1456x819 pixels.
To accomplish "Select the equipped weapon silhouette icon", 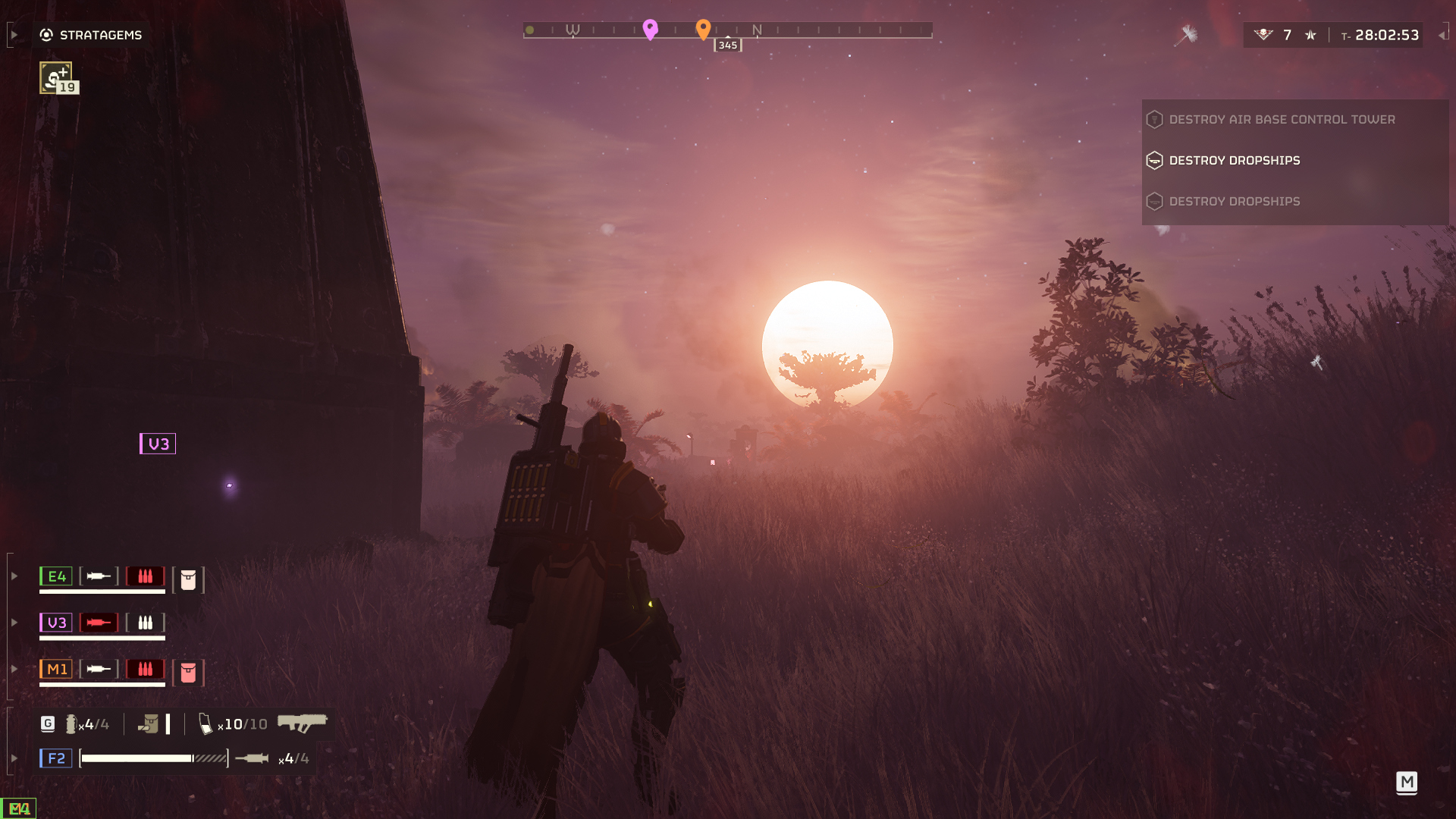I will [x=302, y=723].
